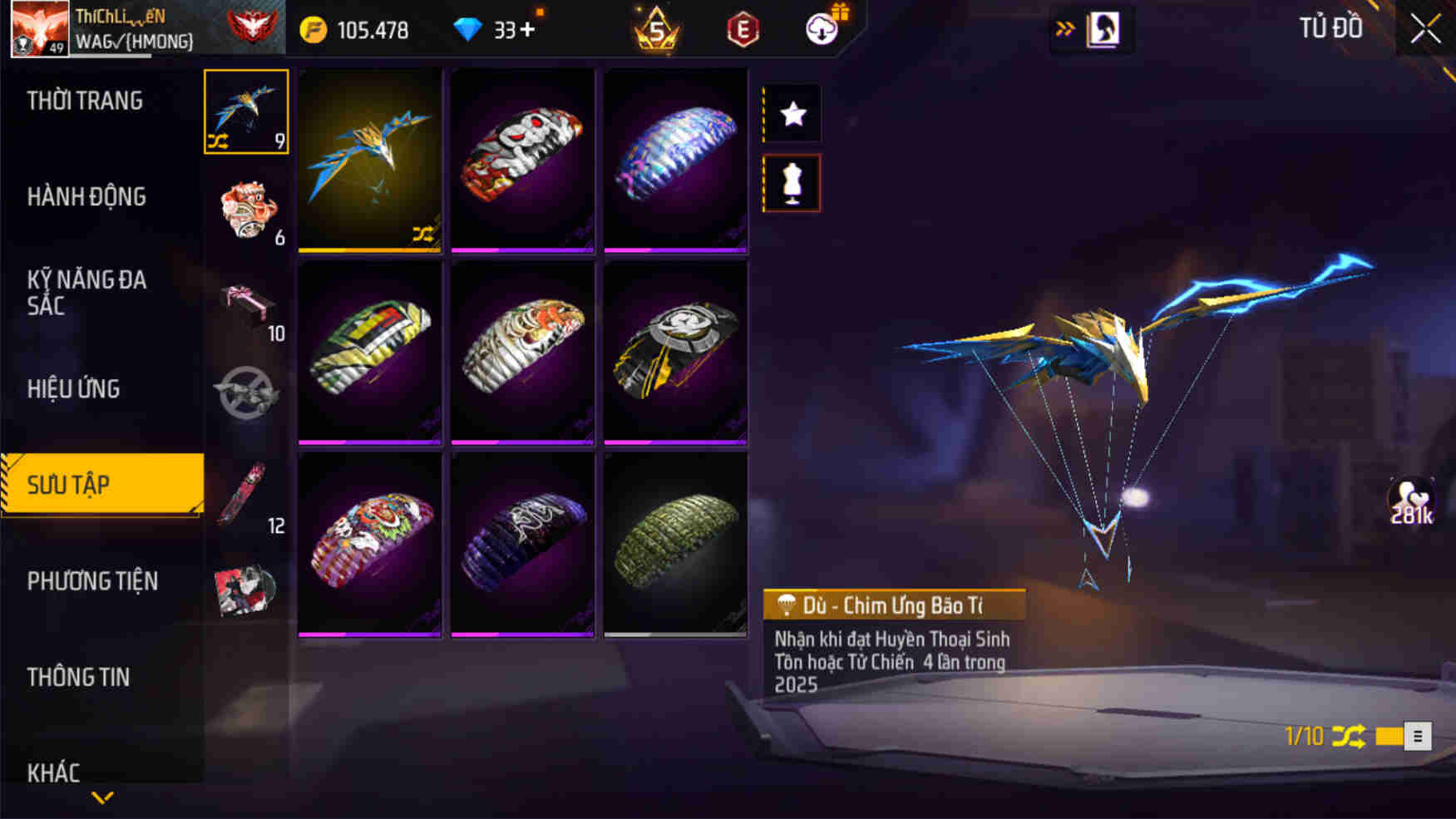Viewport: 1456px width, 819px height.
Task: Toggle the star favorite for the parachute
Action: click(791, 114)
